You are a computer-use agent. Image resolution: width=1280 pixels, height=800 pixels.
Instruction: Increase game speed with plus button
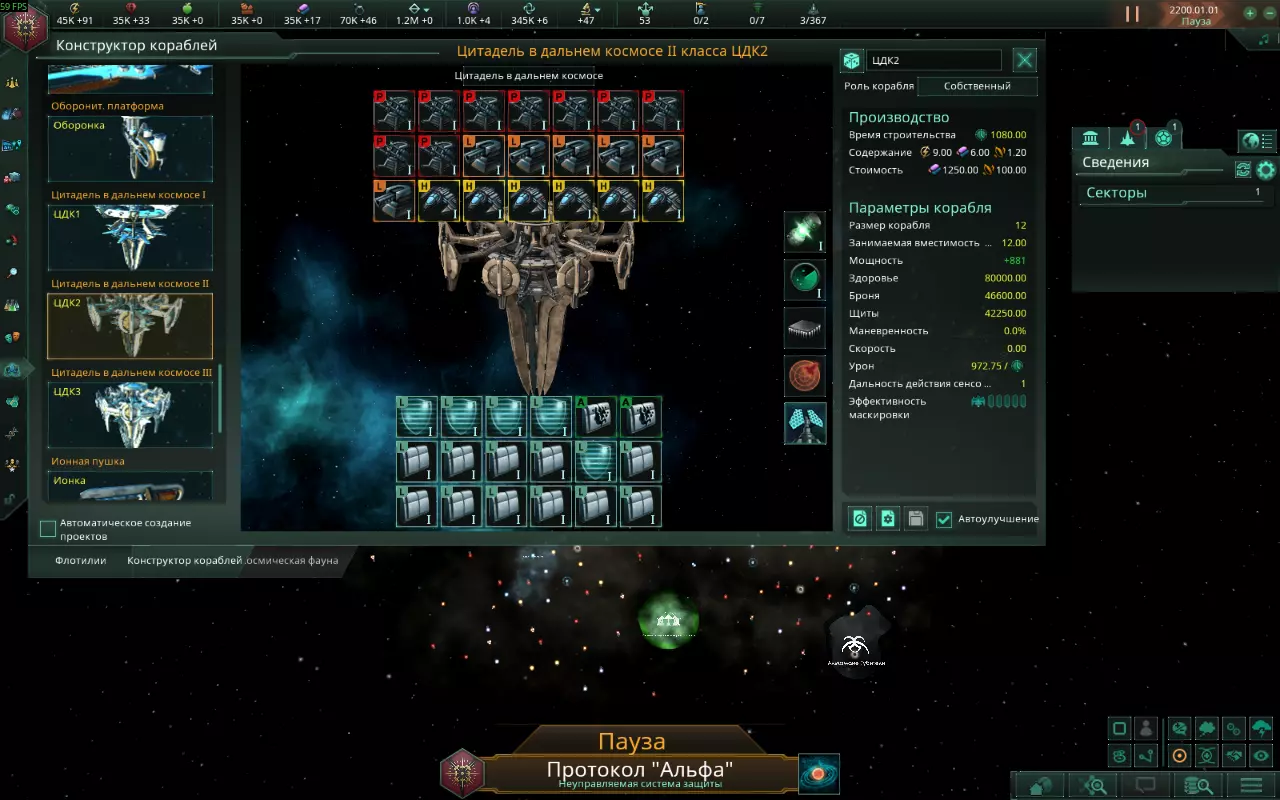point(1250,14)
